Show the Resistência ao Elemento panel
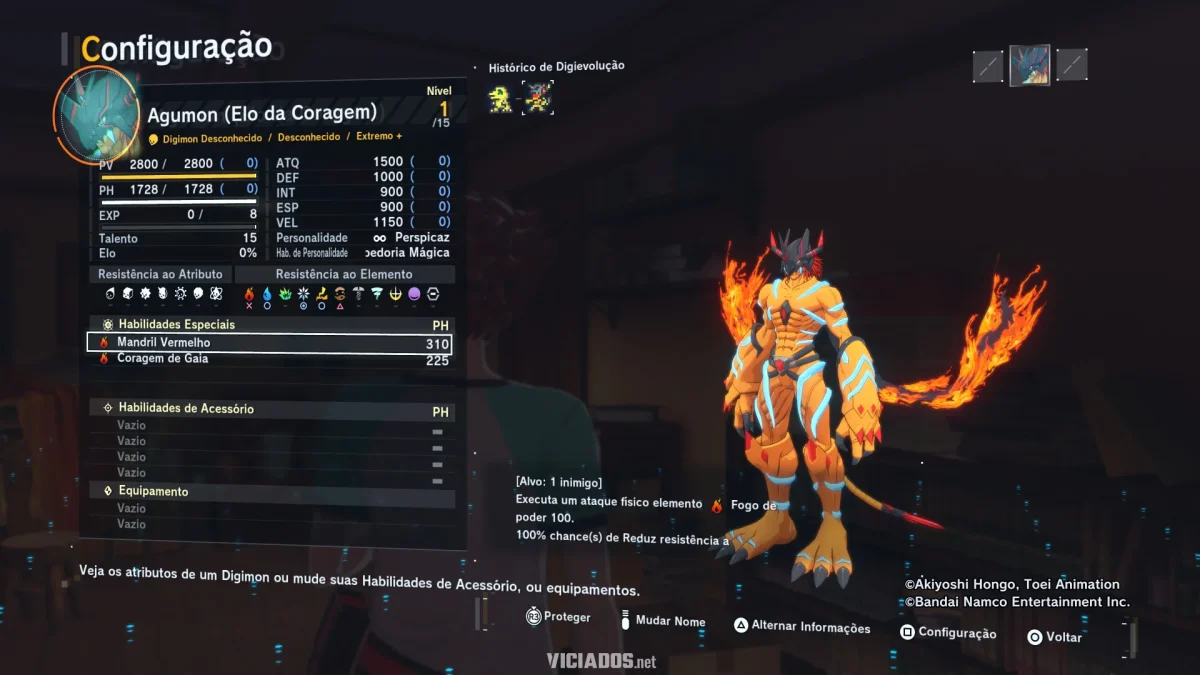 point(344,274)
